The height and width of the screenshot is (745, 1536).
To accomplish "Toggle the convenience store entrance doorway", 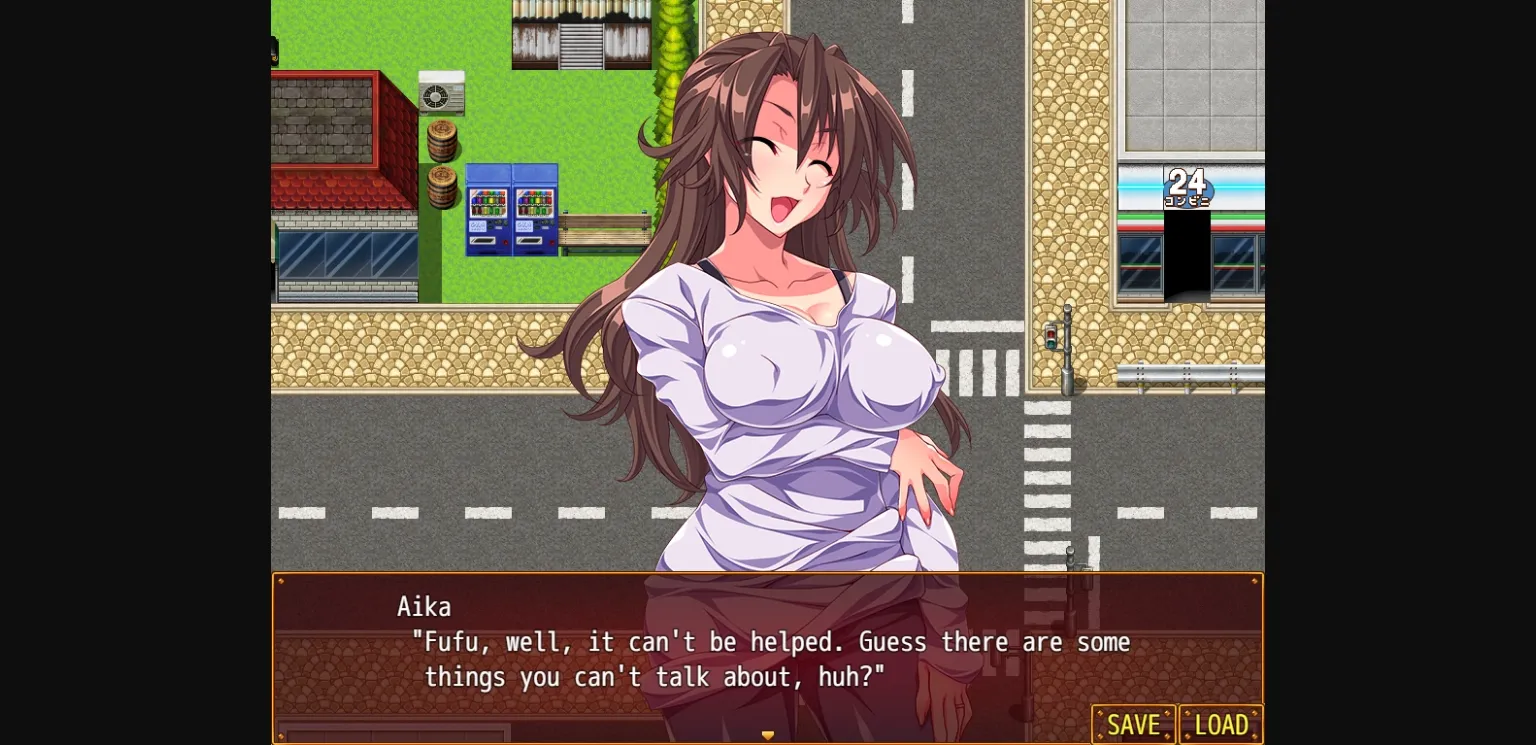I will coord(1188,255).
